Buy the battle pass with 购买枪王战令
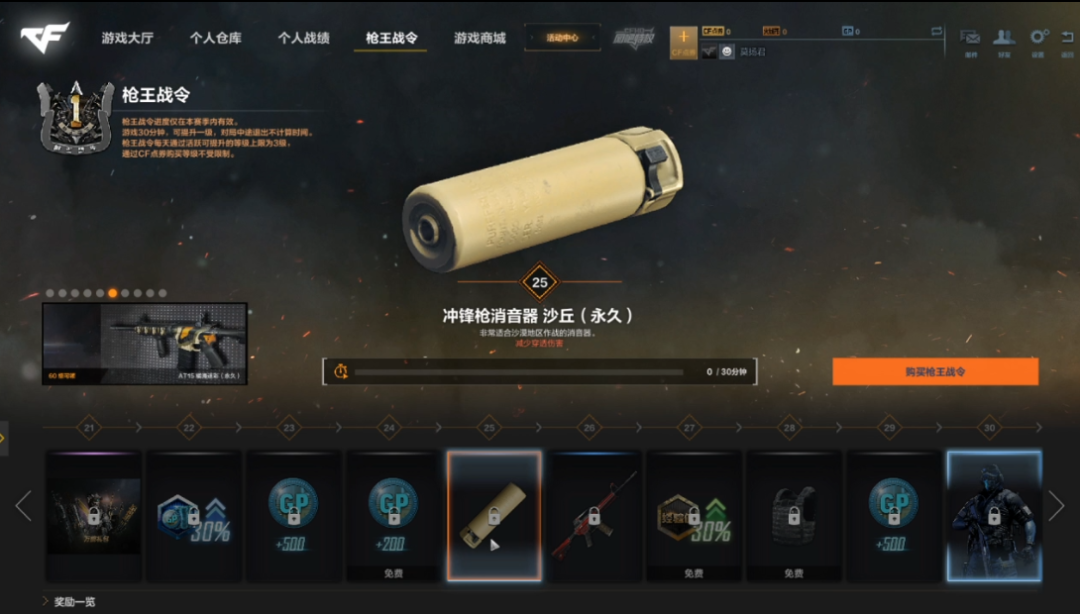Viewport: 1080px width, 614px height. pos(935,371)
